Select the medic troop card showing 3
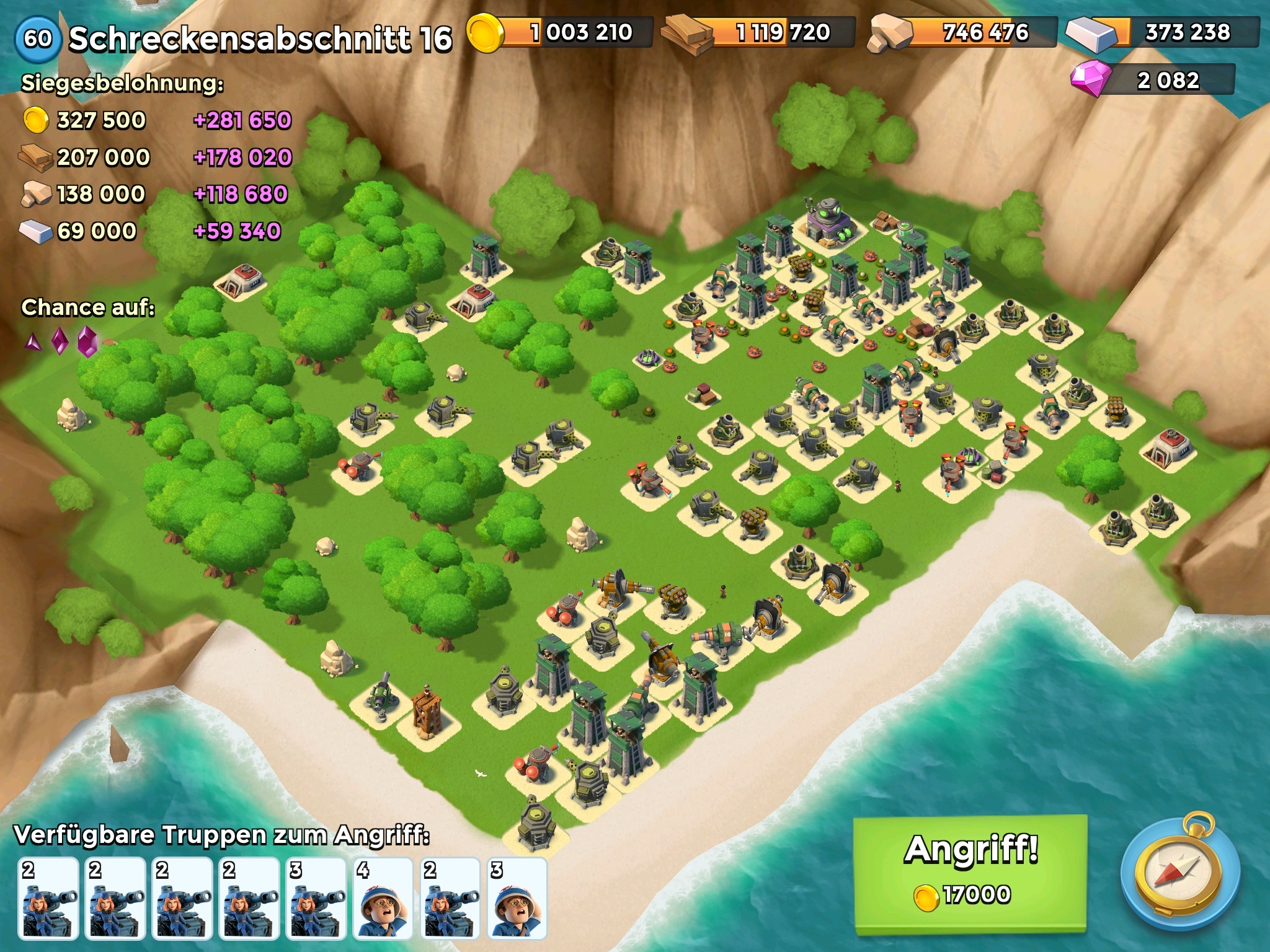 pos(517,897)
